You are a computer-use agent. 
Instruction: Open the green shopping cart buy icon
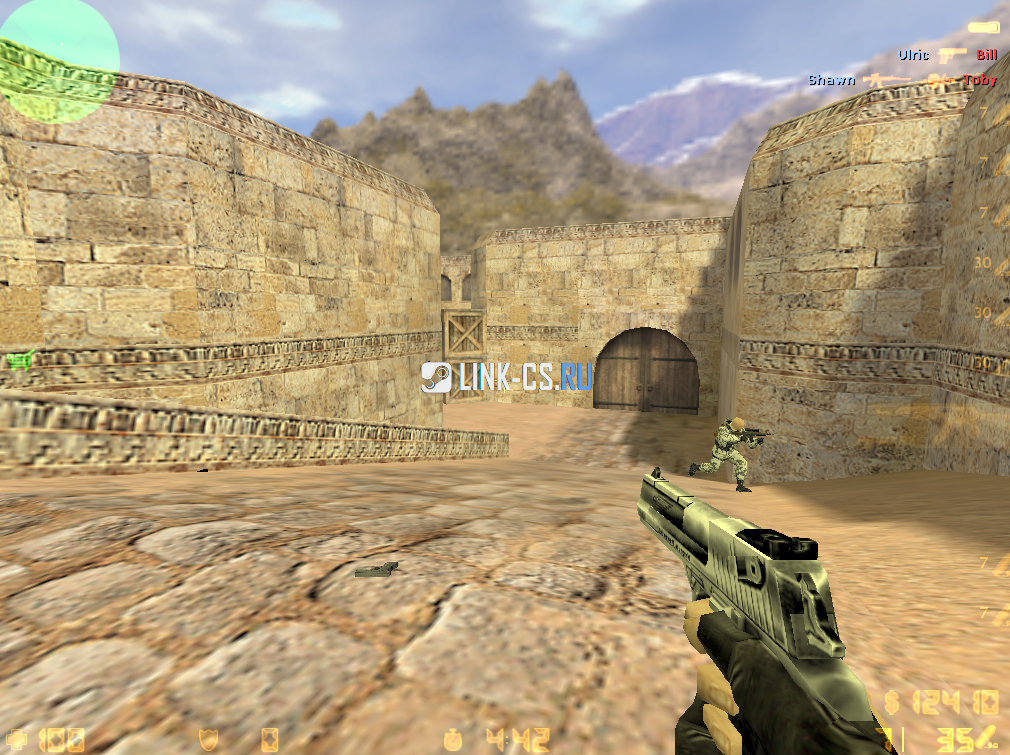pos(17,359)
